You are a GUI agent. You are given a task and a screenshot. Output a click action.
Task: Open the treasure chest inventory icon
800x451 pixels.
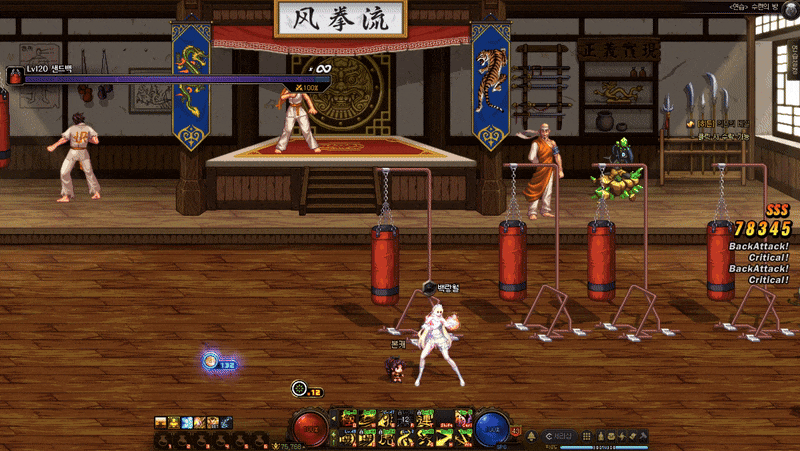pyautogui.click(x=611, y=436)
